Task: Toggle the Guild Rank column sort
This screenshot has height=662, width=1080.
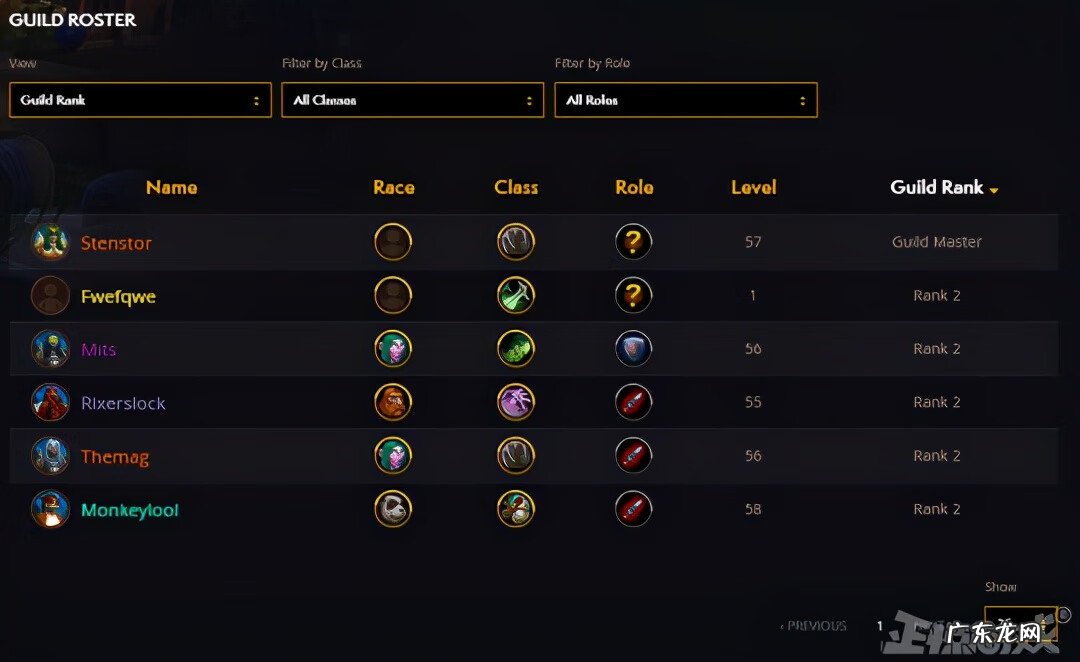Action: coord(944,187)
